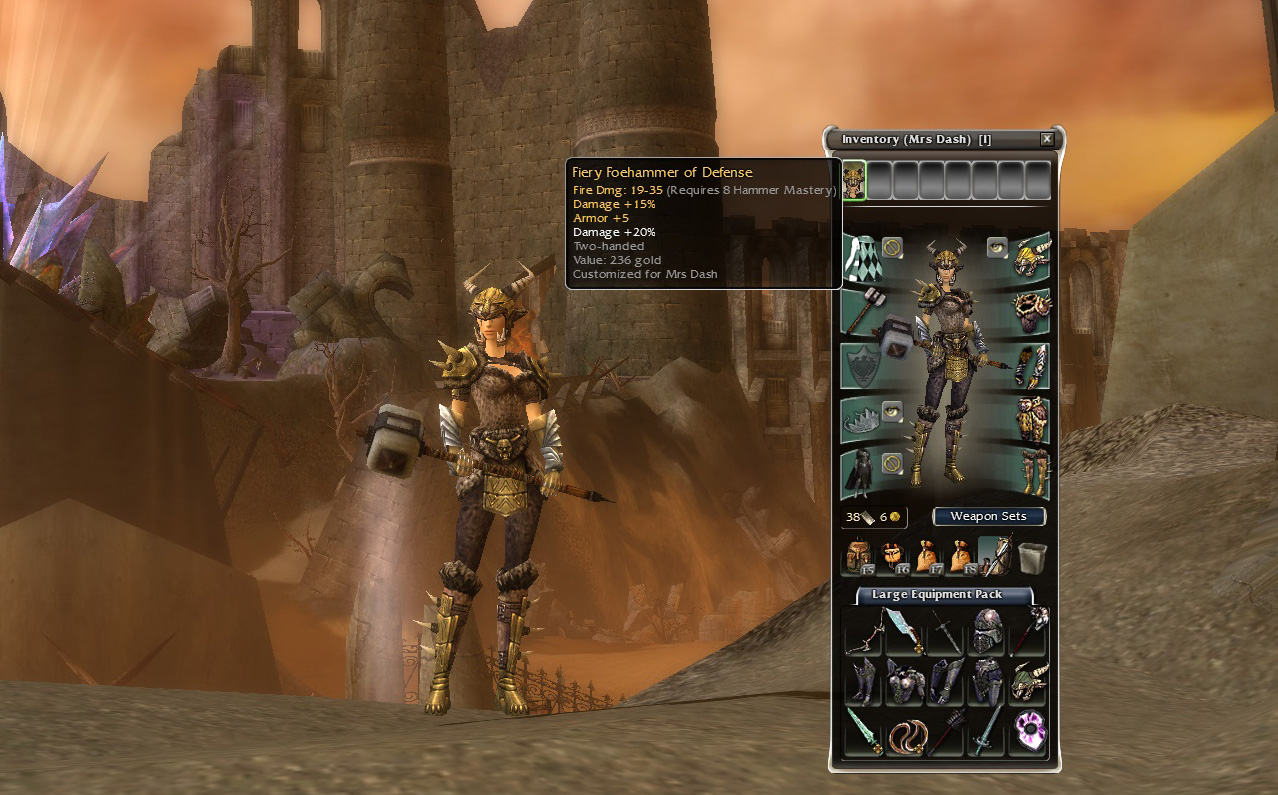Open the Weapon Sets panel
The width and height of the screenshot is (1278, 795).
click(x=988, y=516)
